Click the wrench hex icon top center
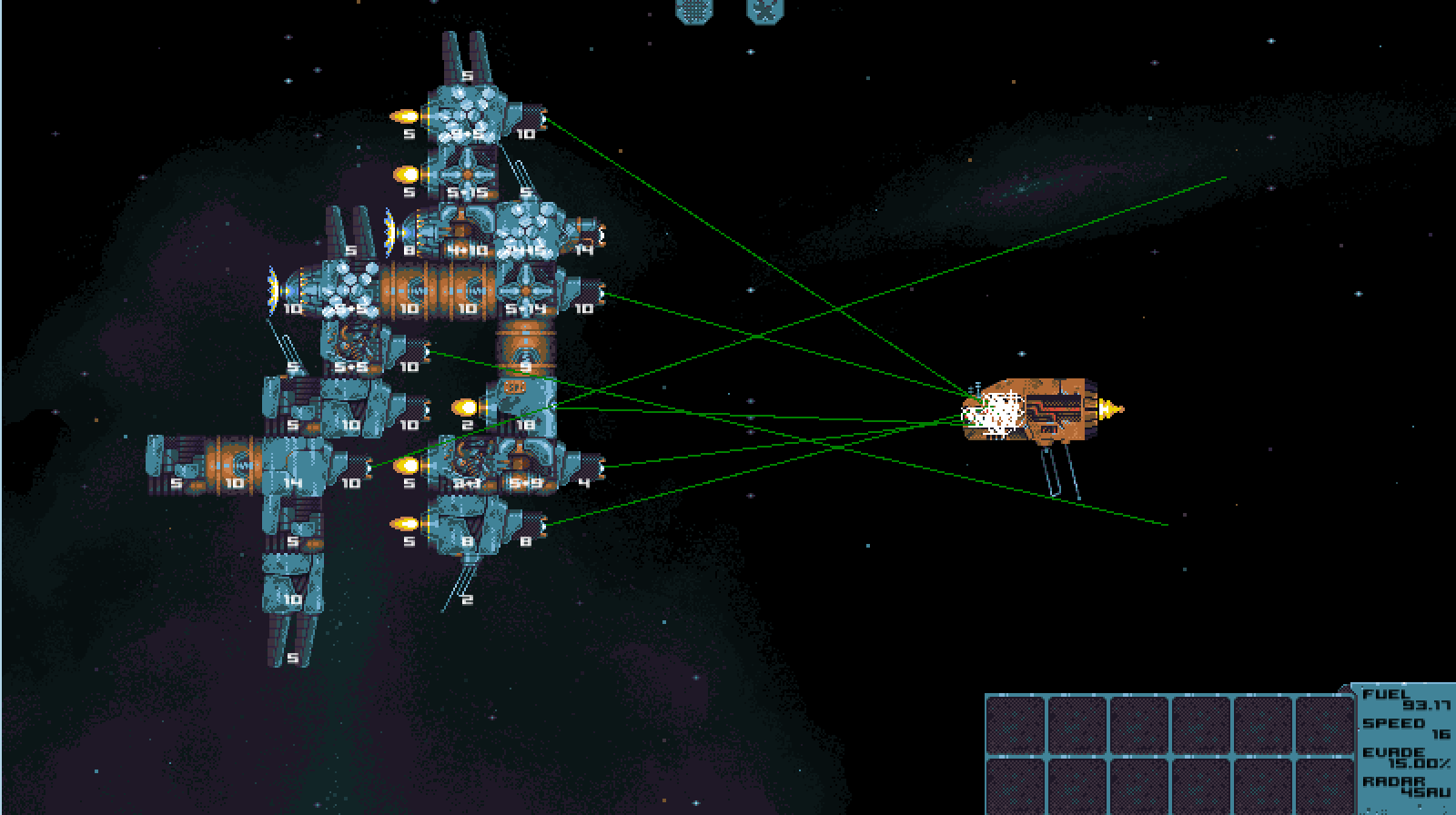Image resolution: width=1456 pixels, height=815 pixels. (x=764, y=12)
